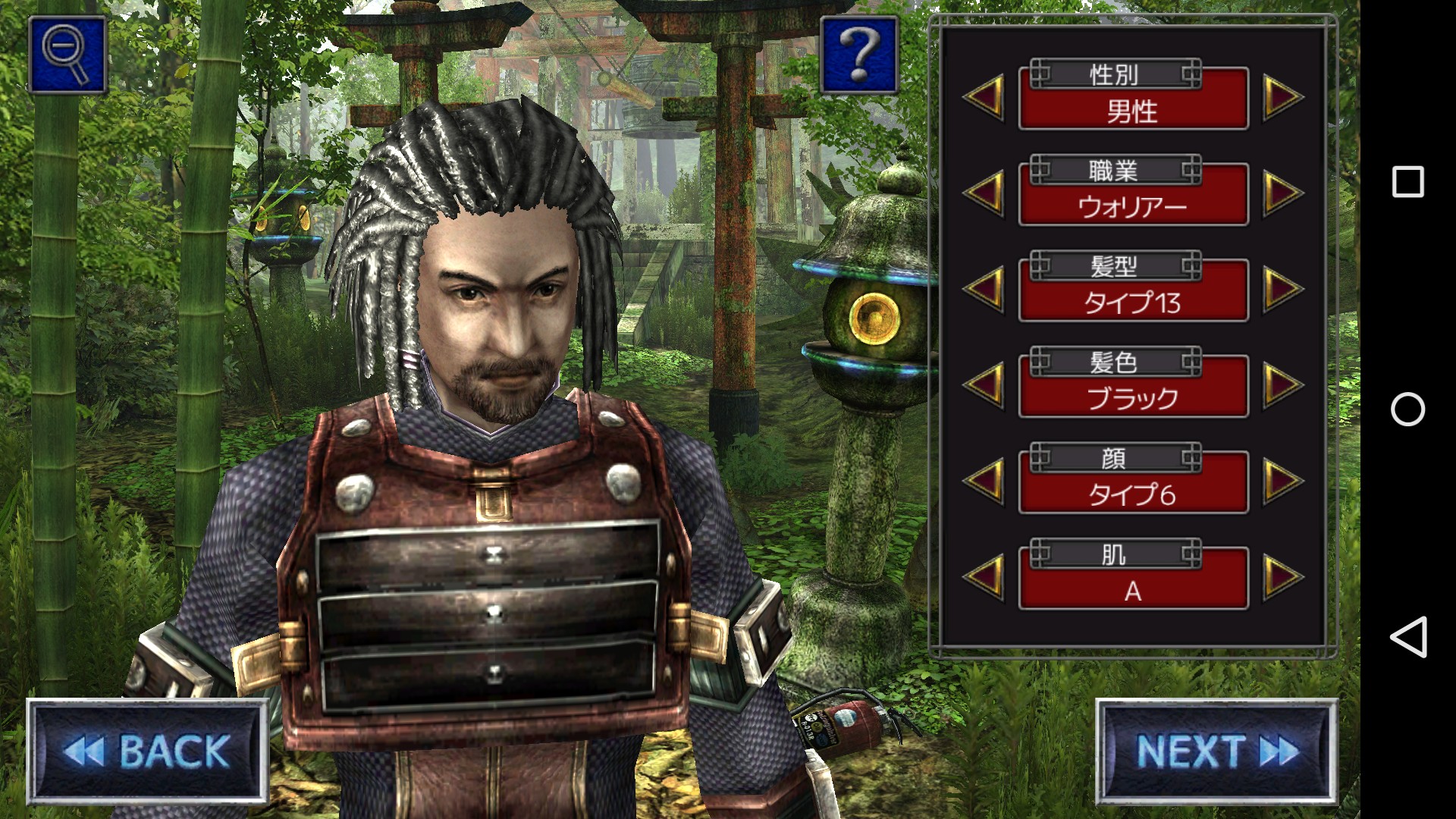Click the BACK button
Viewport: 1456px width, 819px height.
(148, 751)
